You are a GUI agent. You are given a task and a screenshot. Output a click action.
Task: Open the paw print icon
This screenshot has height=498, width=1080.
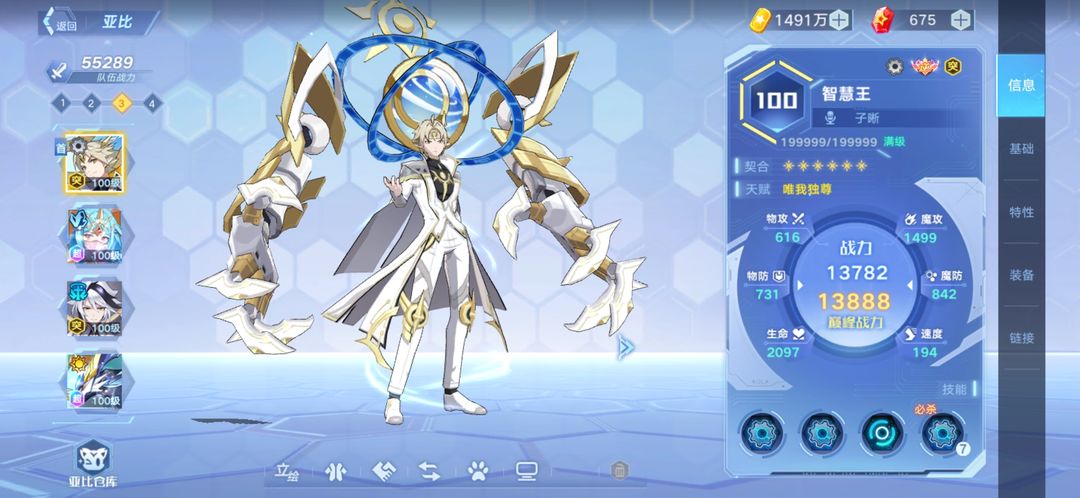tap(477, 470)
